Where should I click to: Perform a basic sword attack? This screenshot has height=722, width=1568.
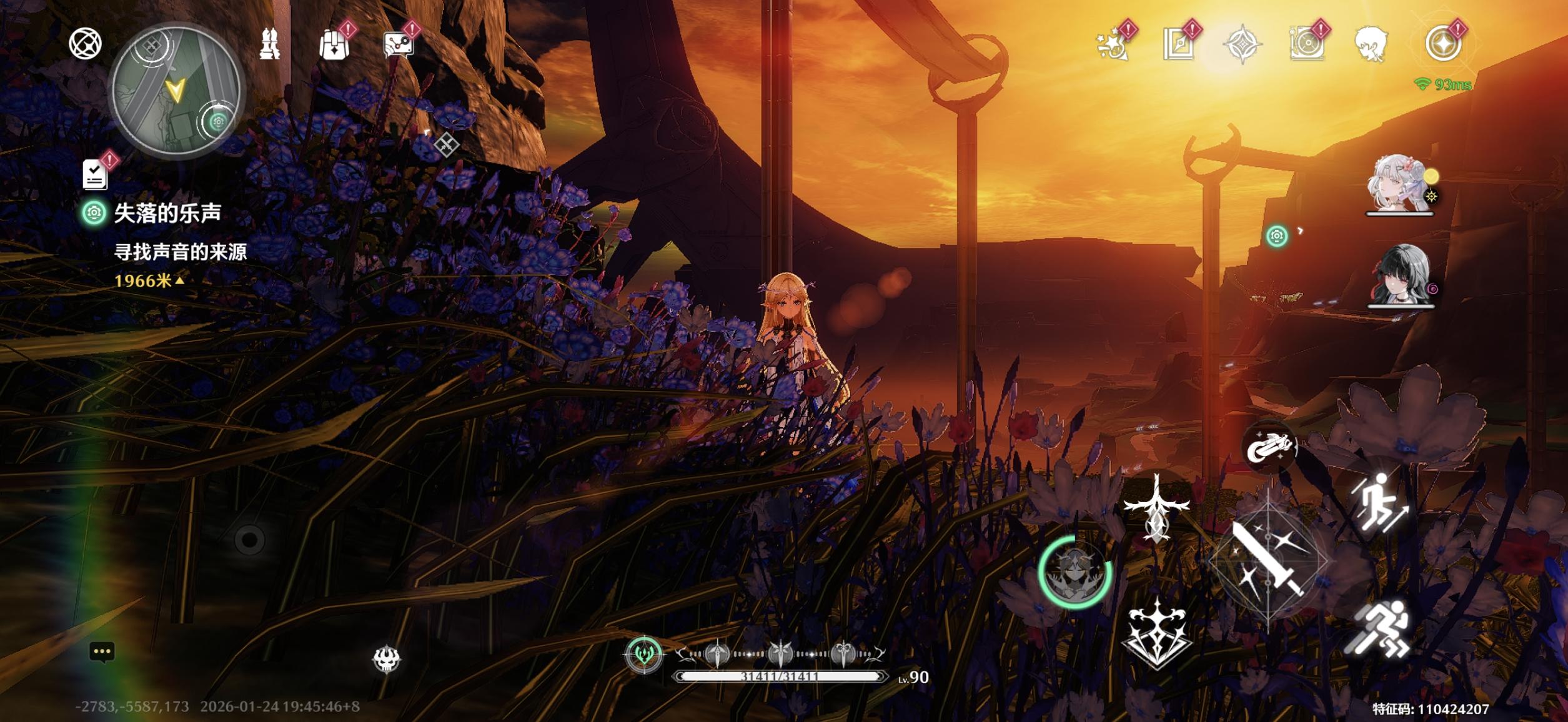tap(1268, 561)
